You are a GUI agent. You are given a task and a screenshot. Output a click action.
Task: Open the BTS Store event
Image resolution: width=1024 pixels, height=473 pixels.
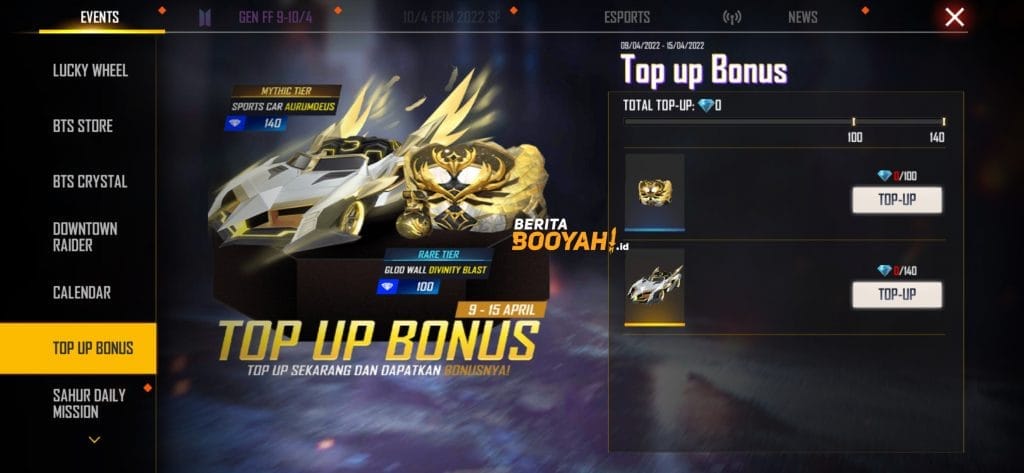coord(83,126)
